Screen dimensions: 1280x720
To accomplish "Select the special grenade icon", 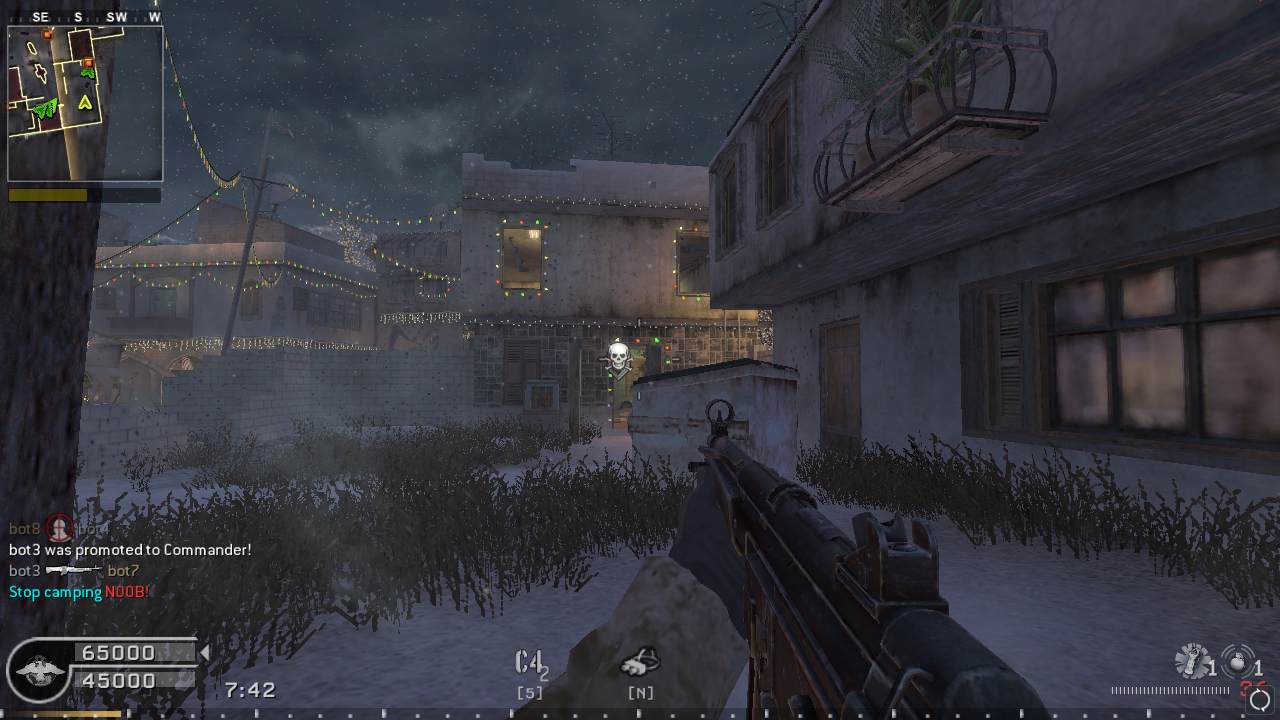I will coord(1236,662).
